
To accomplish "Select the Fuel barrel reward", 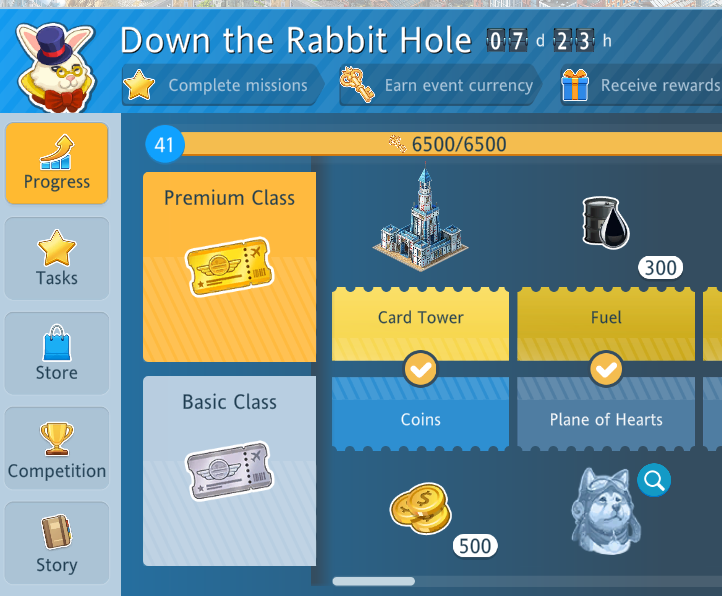I will (x=606, y=222).
